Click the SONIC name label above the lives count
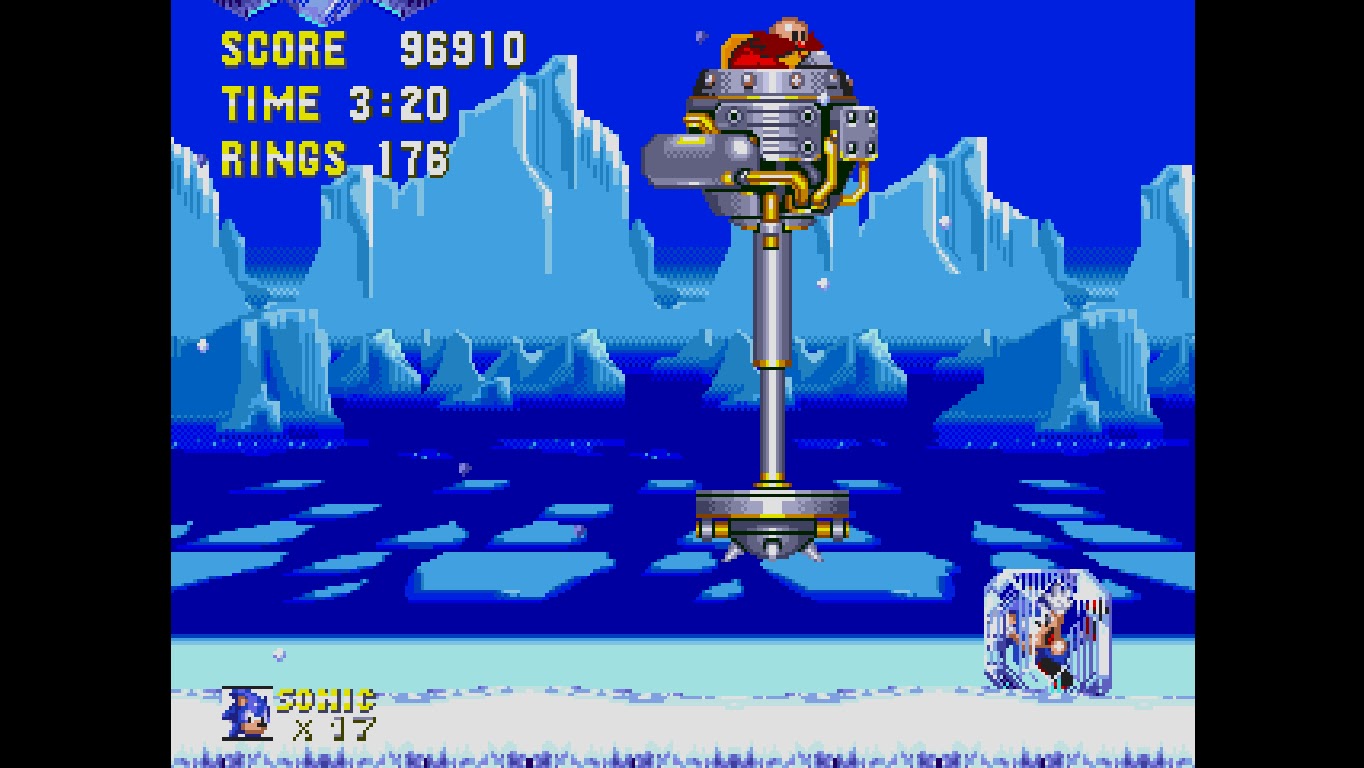The image size is (1364, 768). tap(325, 700)
